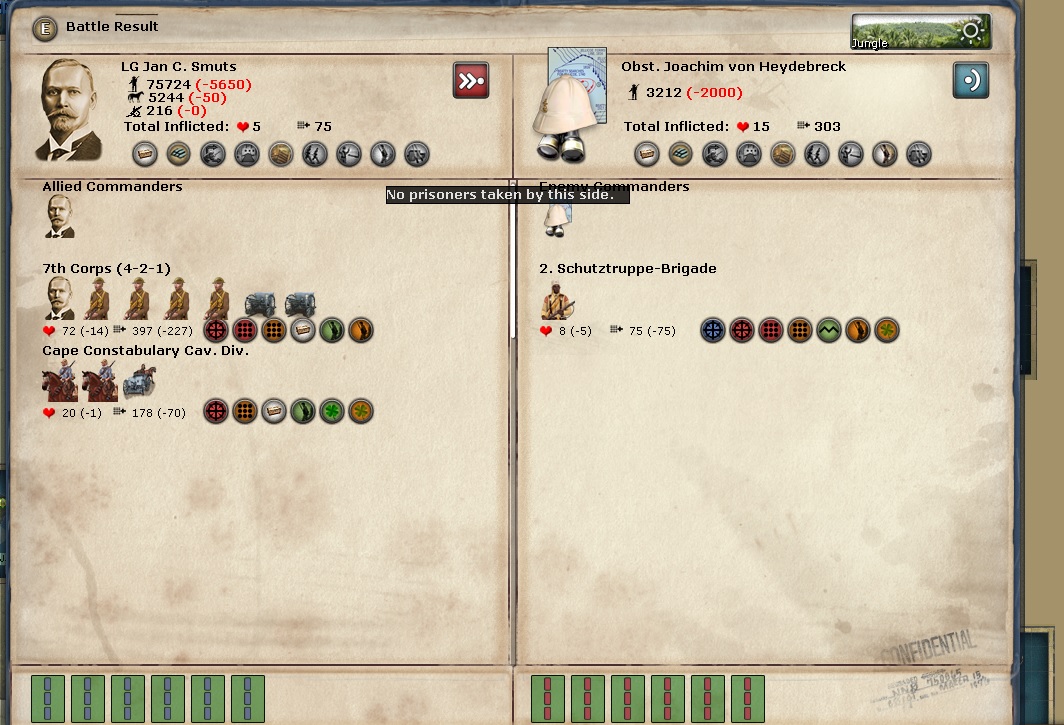Click the green clover icon for Cape Constabulary
This screenshot has width=1064, height=725.
pos(331,411)
